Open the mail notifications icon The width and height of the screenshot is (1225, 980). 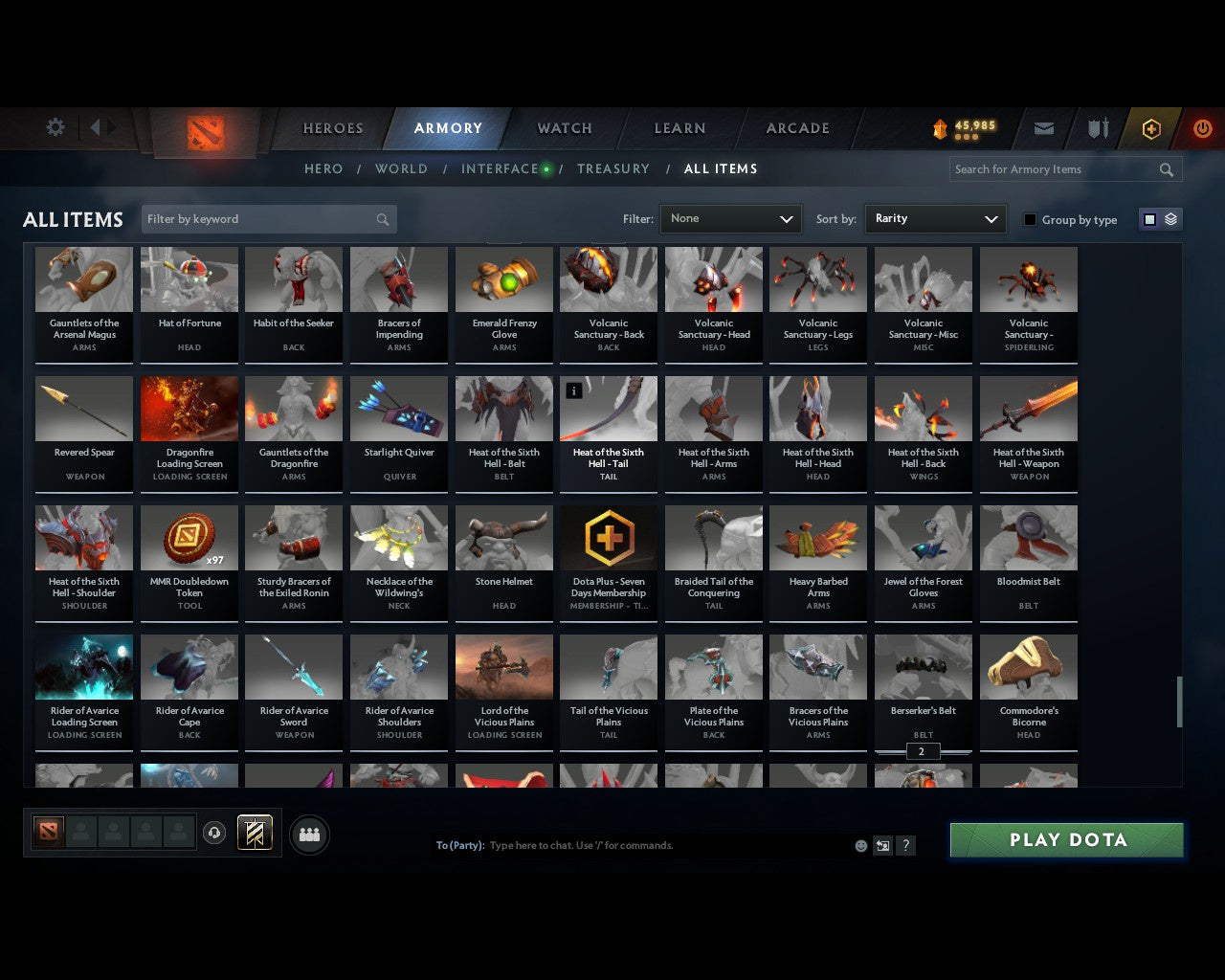point(1043,128)
